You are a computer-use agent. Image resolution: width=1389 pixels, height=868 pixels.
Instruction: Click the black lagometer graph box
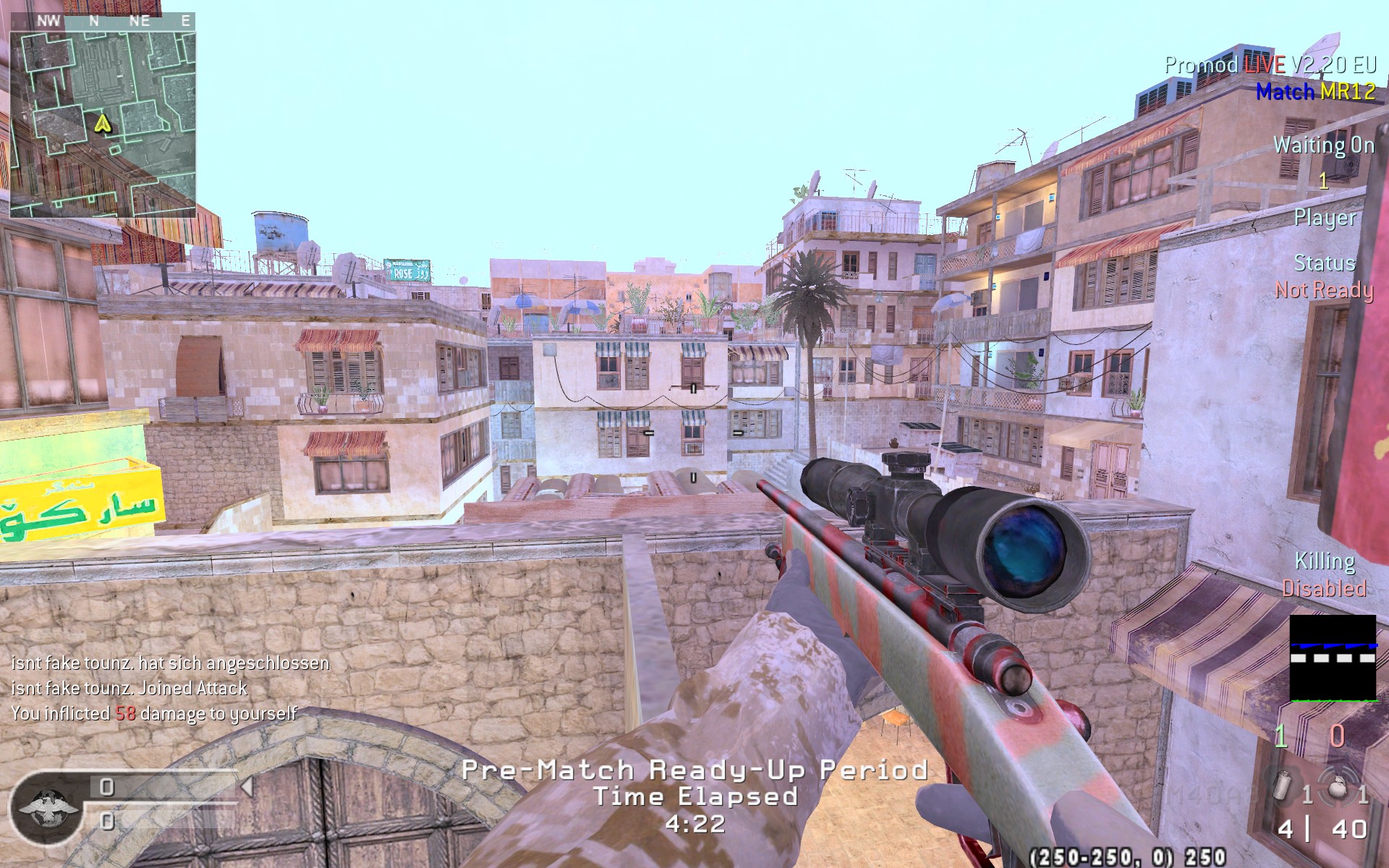1333,658
